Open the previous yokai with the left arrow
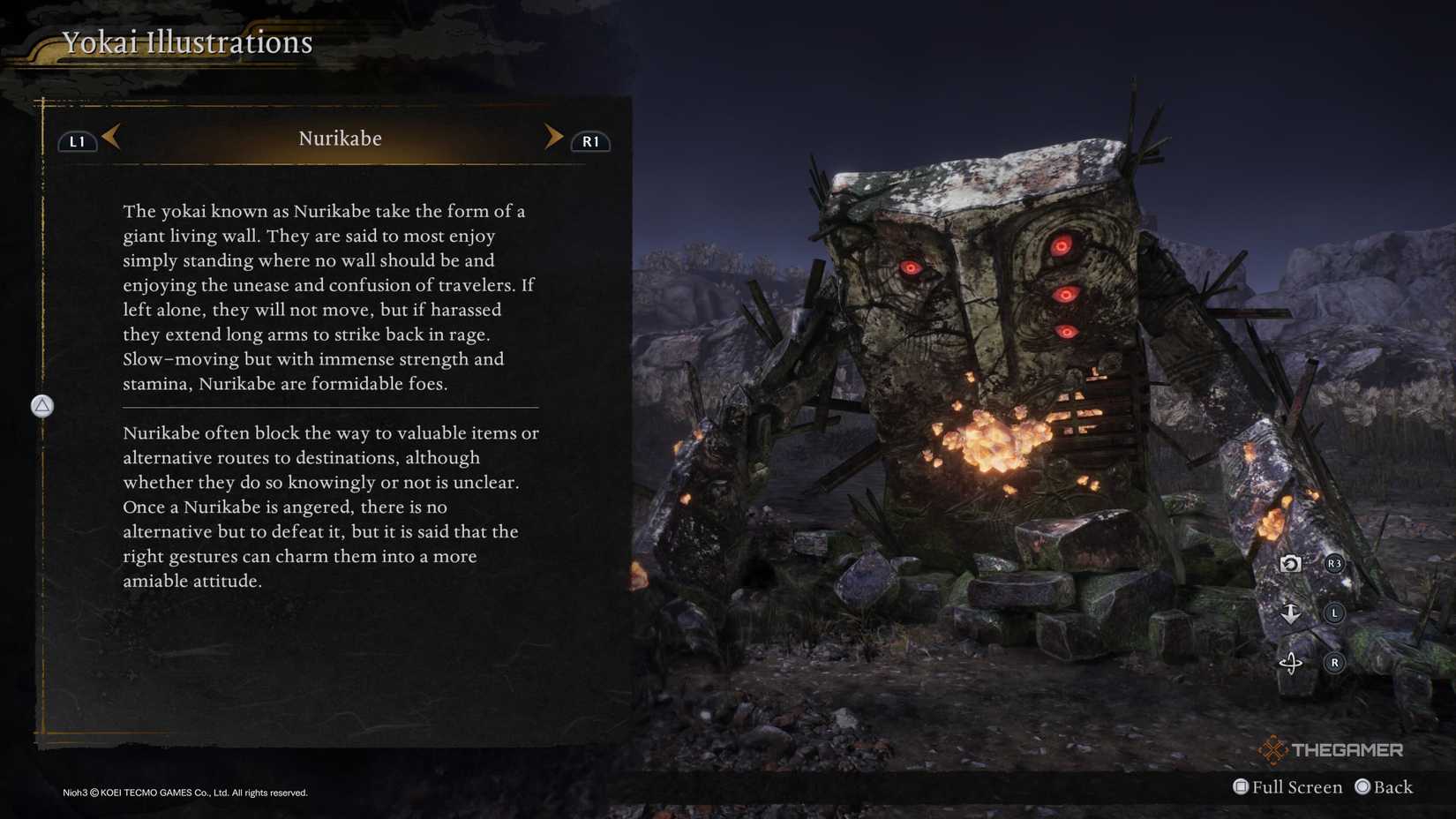 click(x=109, y=138)
